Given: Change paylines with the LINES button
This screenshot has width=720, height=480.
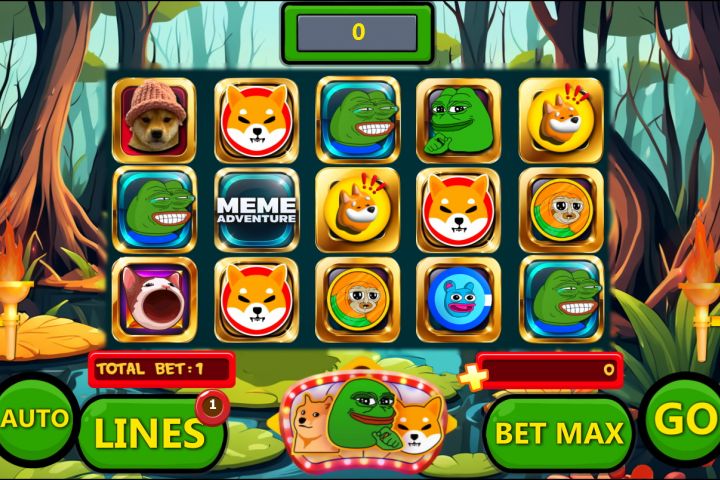Looking at the screenshot, I should [x=150, y=433].
